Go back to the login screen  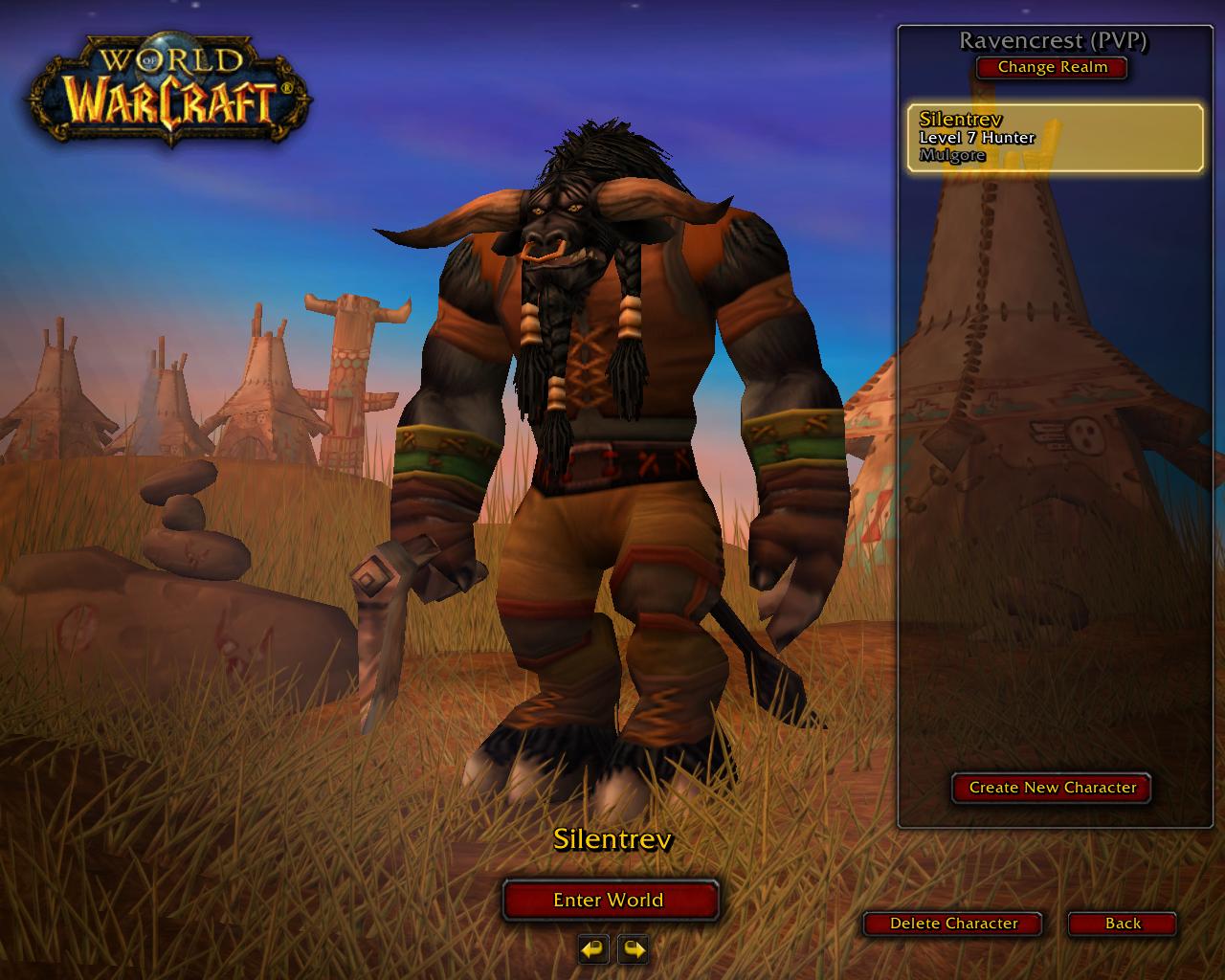(x=1123, y=924)
